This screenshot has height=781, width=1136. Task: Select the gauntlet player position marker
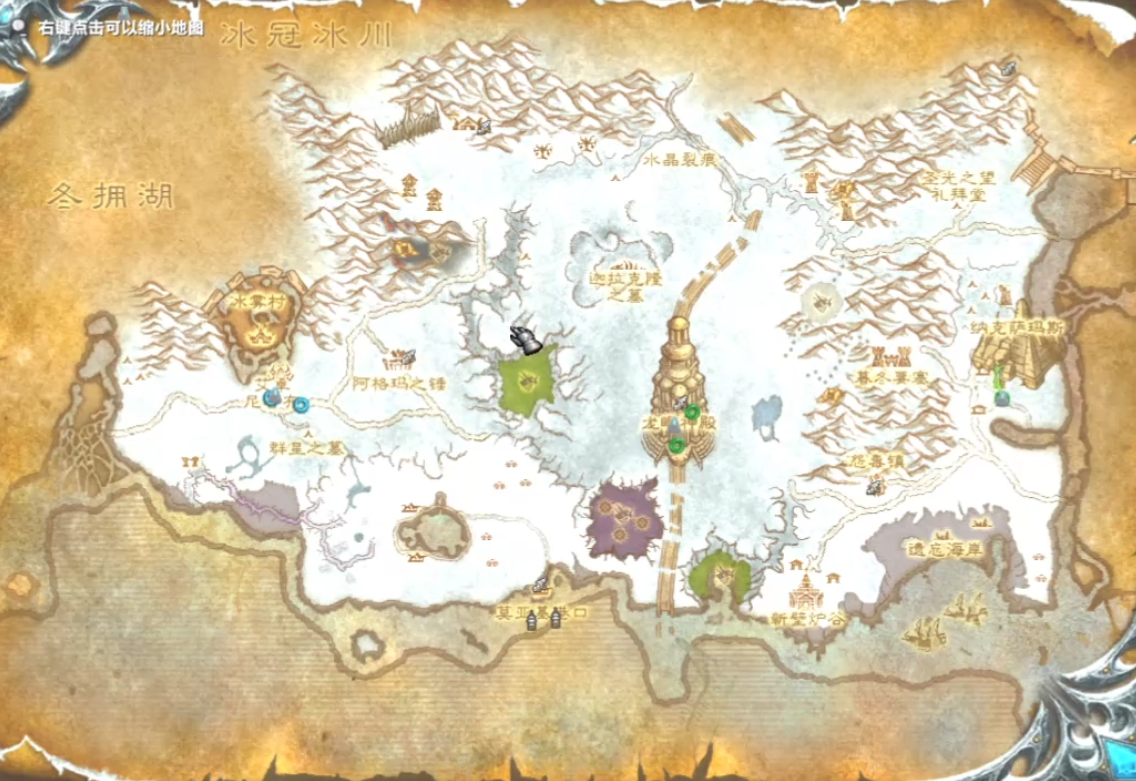526,340
